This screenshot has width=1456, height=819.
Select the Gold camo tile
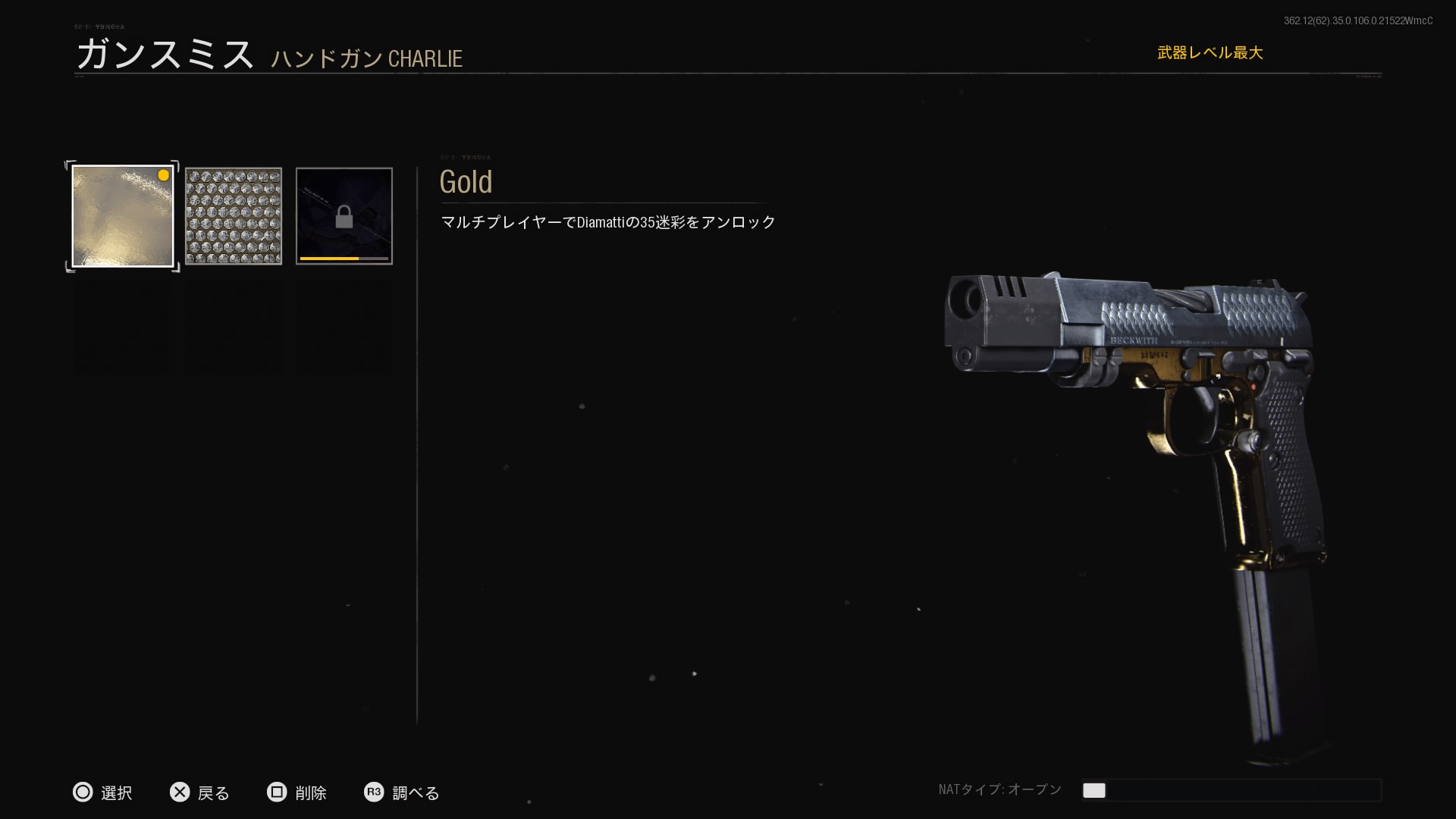[123, 216]
